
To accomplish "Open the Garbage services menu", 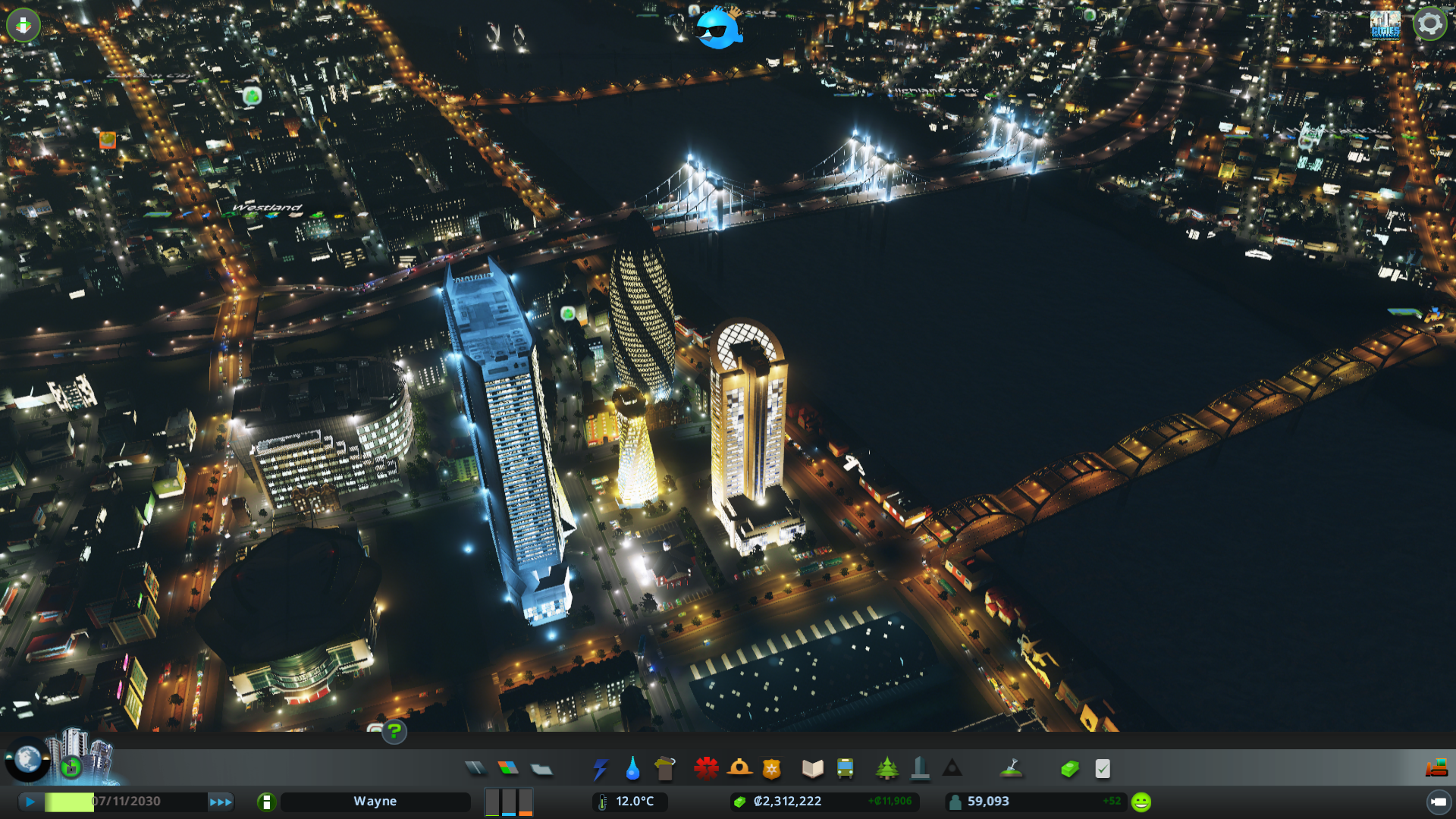I will [665, 767].
